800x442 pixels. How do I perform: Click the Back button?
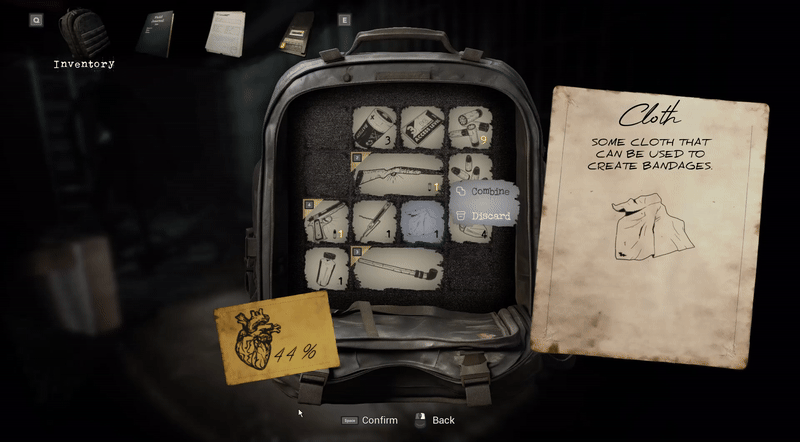[435, 421]
